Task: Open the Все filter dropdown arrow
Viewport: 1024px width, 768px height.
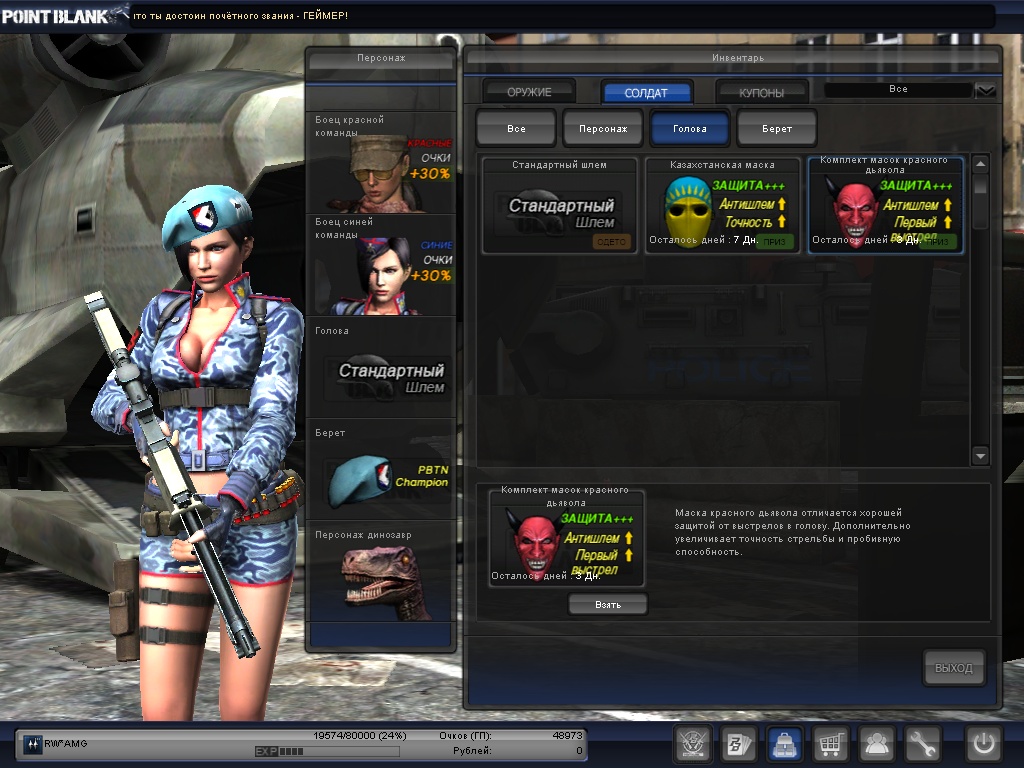Action: (985, 91)
